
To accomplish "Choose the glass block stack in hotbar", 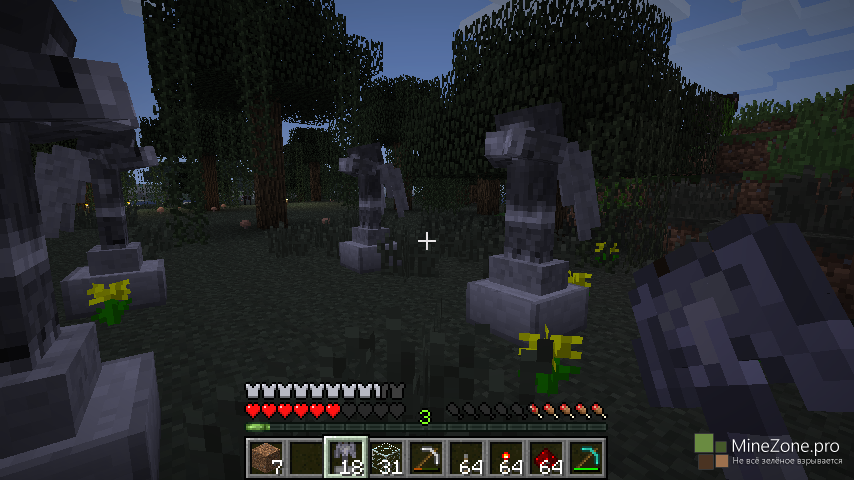I will [x=386, y=457].
